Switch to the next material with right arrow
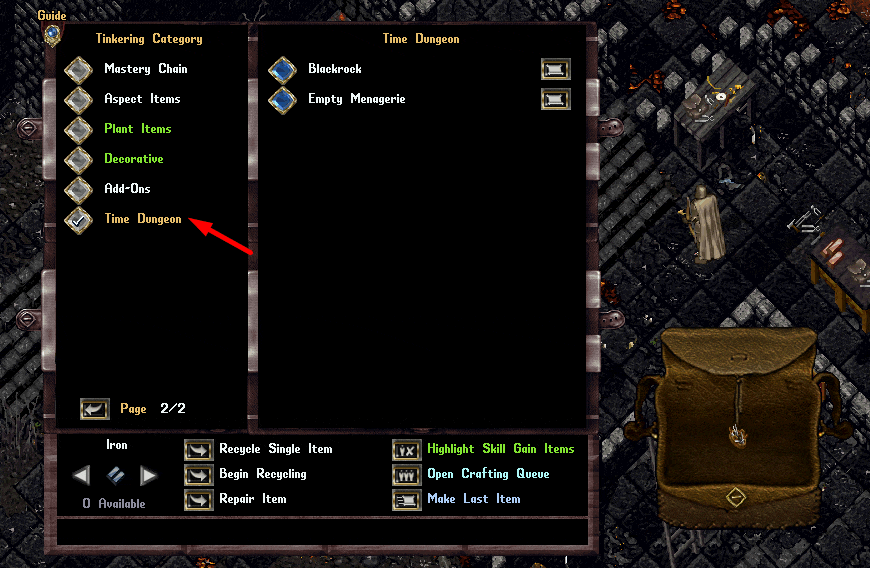The width and height of the screenshot is (870, 568). 148,475
